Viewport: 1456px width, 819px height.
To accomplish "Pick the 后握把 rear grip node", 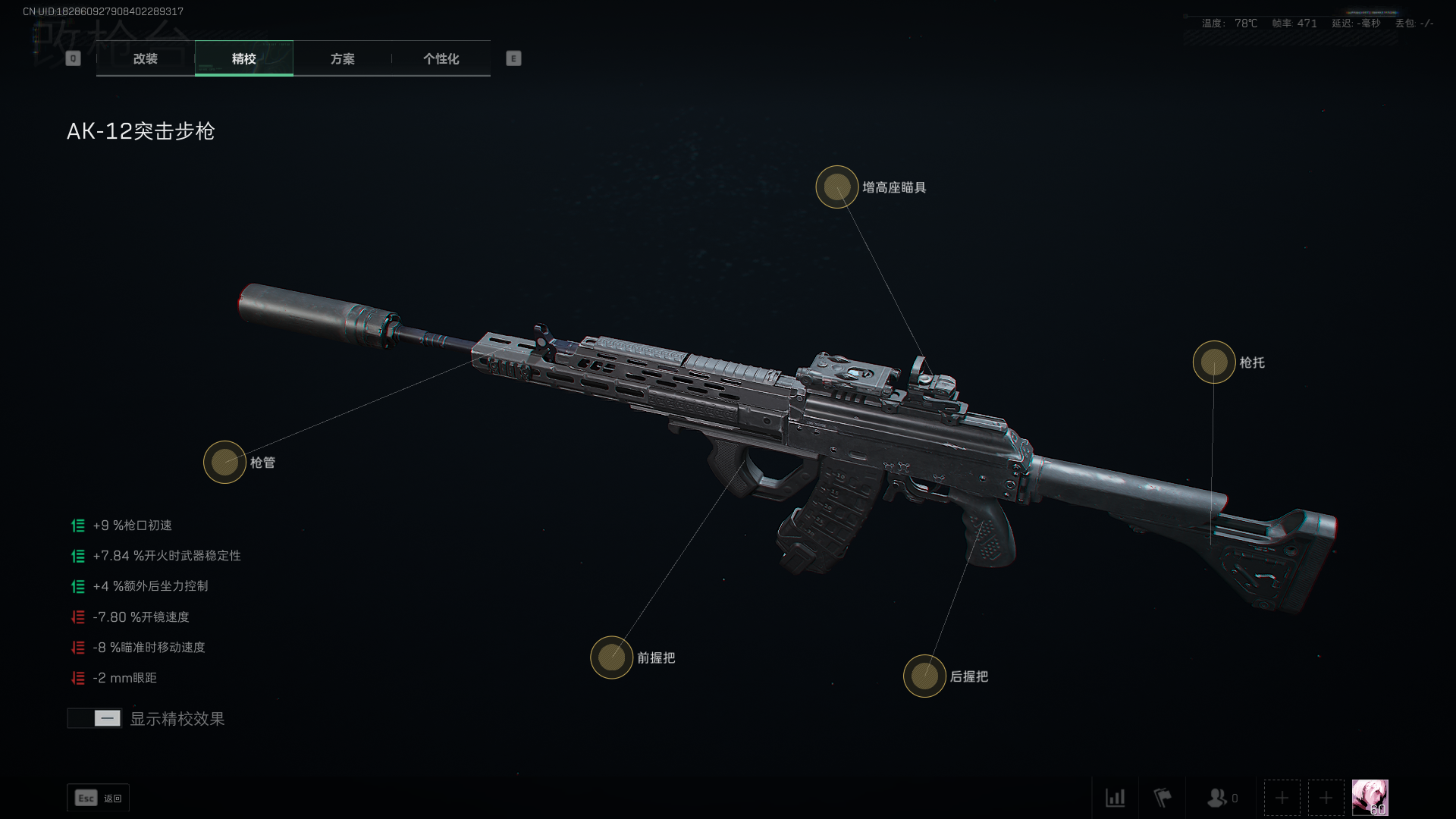I will [924, 676].
